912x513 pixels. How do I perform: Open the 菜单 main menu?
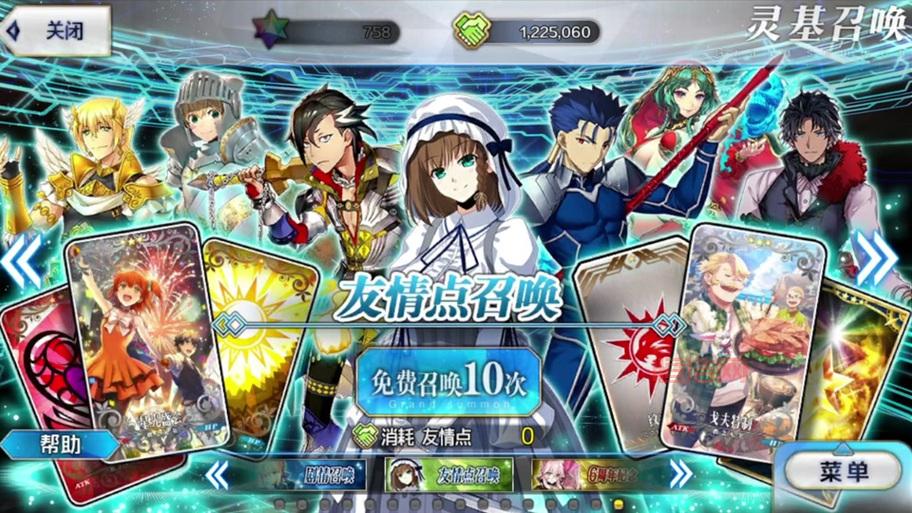pos(842,471)
